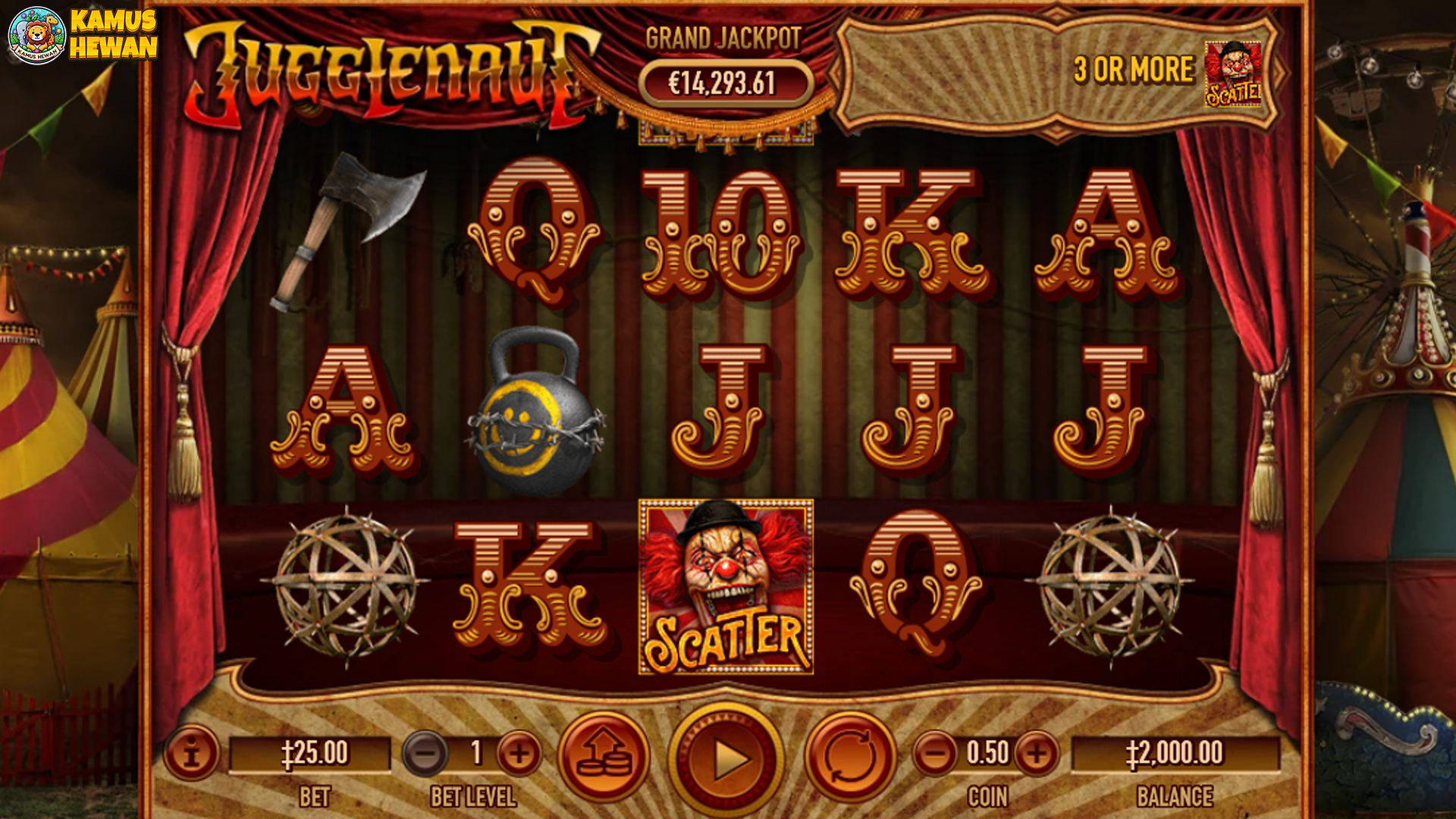Click the Kamus Hewan logo
This screenshot has width=1456, height=819.
(x=82, y=35)
